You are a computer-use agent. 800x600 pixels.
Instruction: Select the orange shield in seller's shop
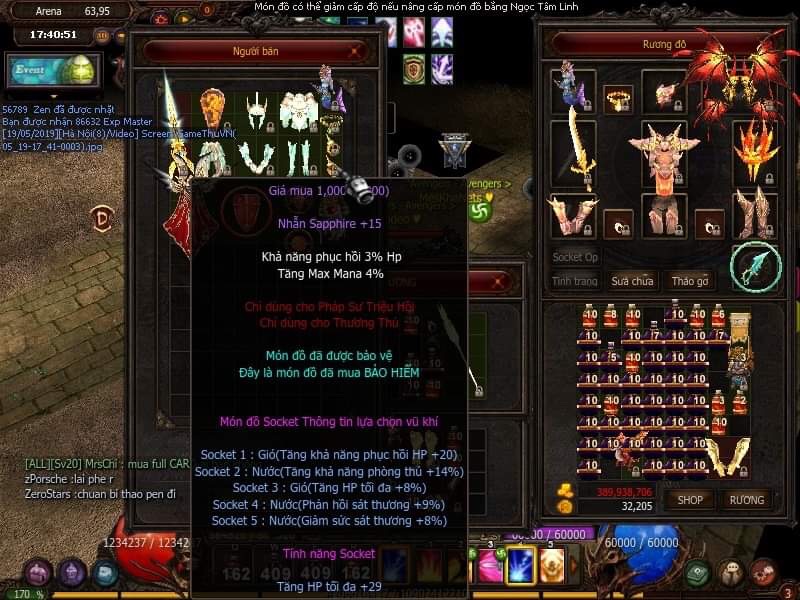pyautogui.click(x=211, y=107)
